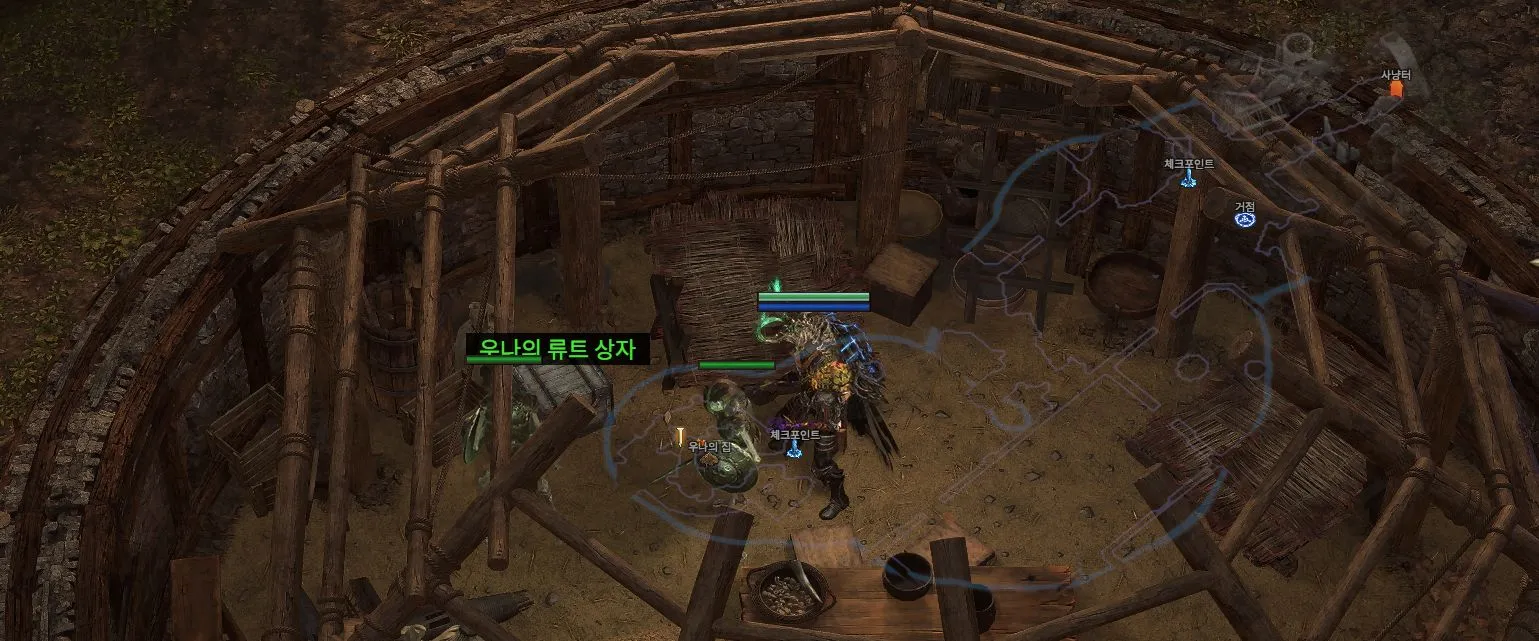Screen dimensions: 1539x641
Task: Select the 체크포인트 marker beside the 거점 marker
Action: point(1188,178)
